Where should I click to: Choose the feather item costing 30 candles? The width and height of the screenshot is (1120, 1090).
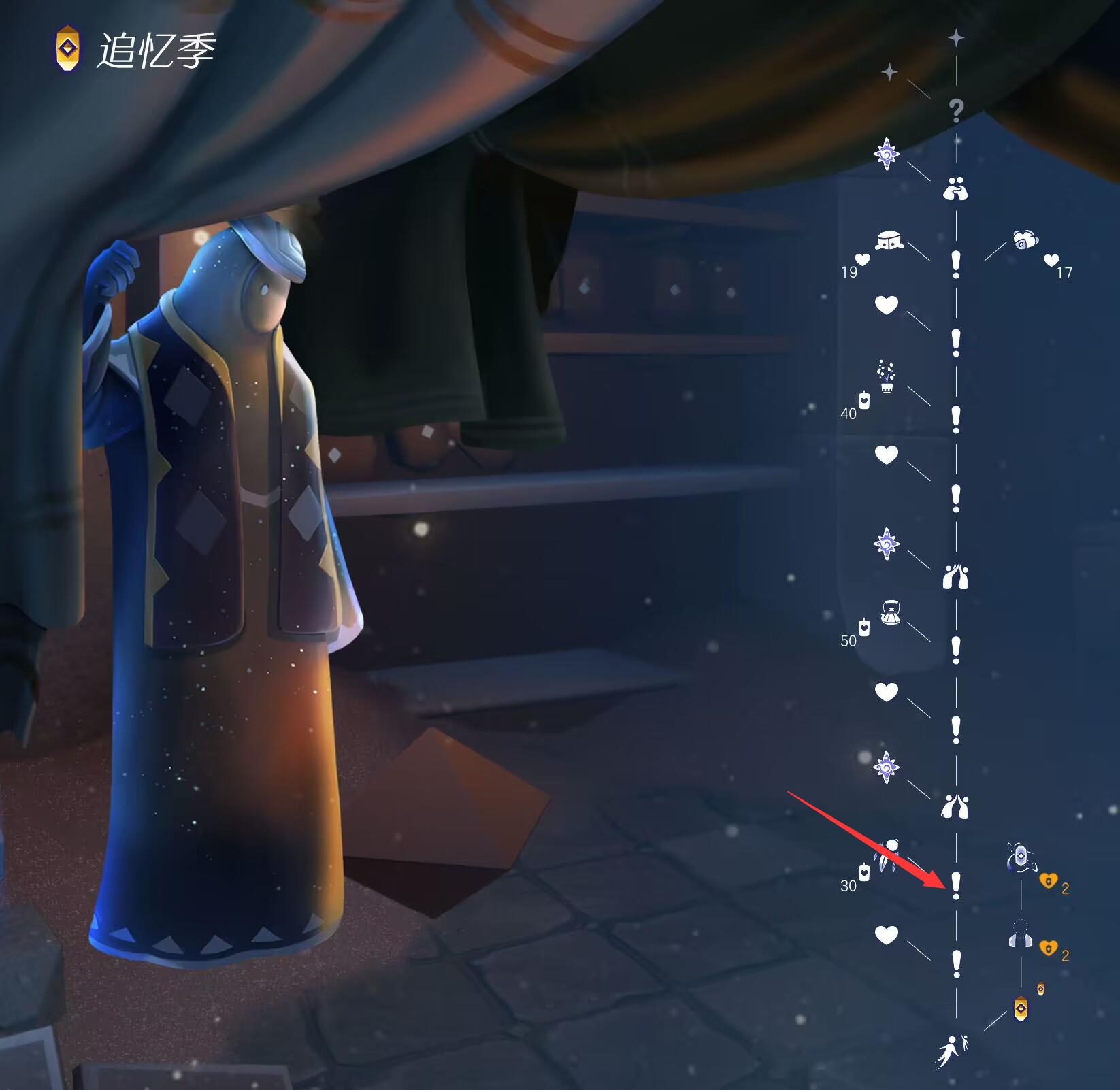pyautogui.click(x=889, y=857)
